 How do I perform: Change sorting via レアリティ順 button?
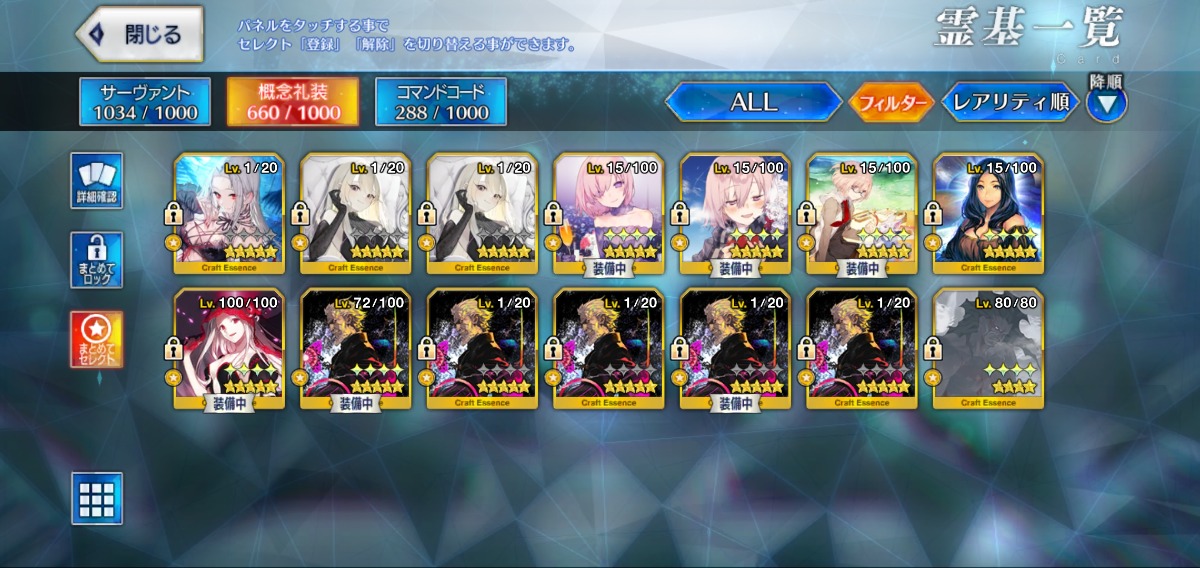[x=1010, y=102]
